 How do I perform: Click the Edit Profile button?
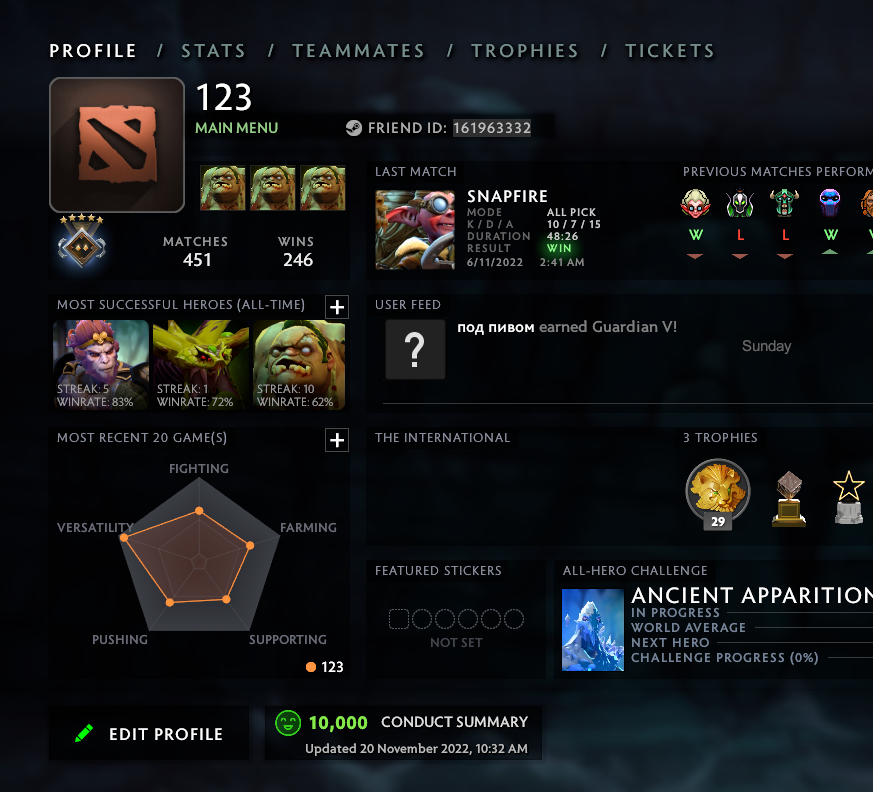coord(149,733)
